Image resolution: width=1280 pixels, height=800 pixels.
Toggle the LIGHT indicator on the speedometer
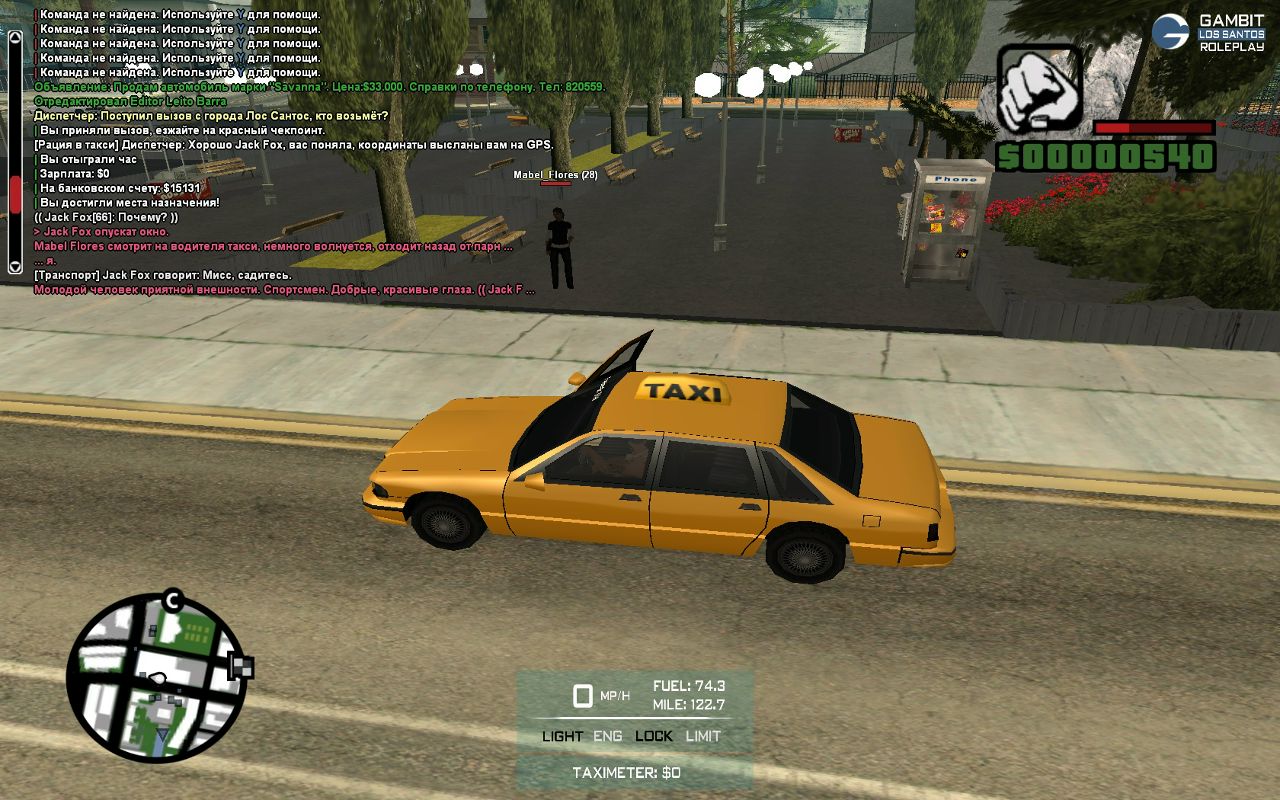(x=562, y=736)
